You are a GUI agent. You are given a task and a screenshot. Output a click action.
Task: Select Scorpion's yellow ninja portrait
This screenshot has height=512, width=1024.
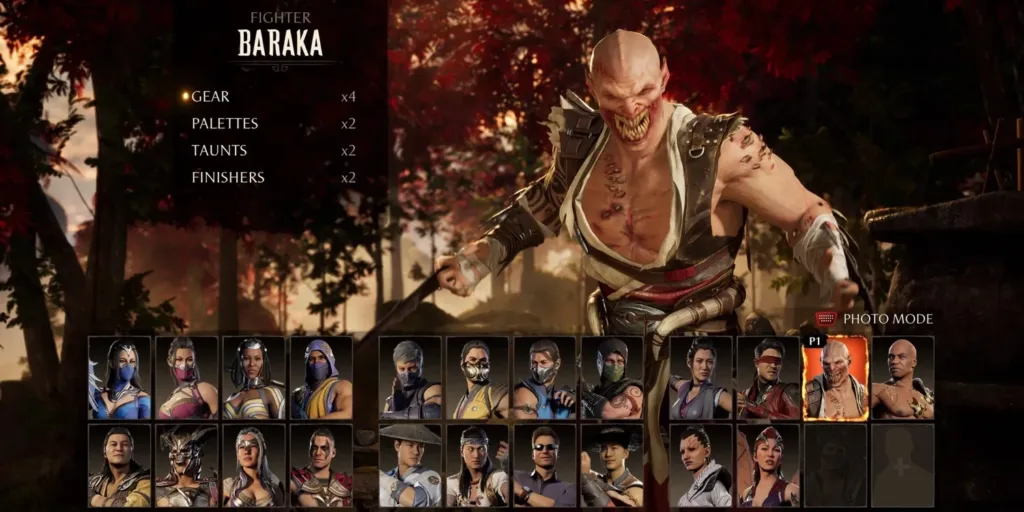point(477,378)
